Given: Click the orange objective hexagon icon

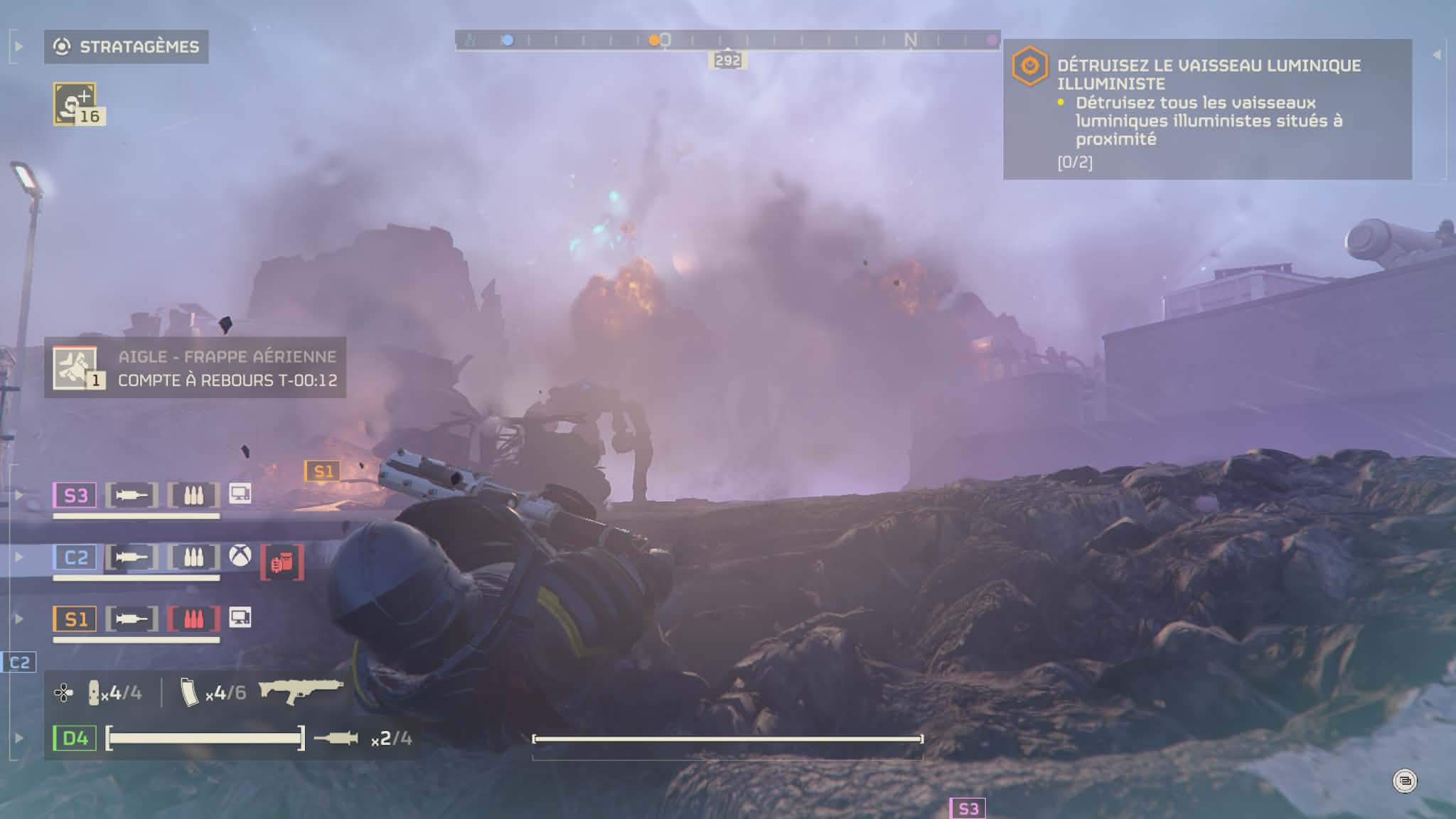Looking at the screenshot, I should point(1029,66).
